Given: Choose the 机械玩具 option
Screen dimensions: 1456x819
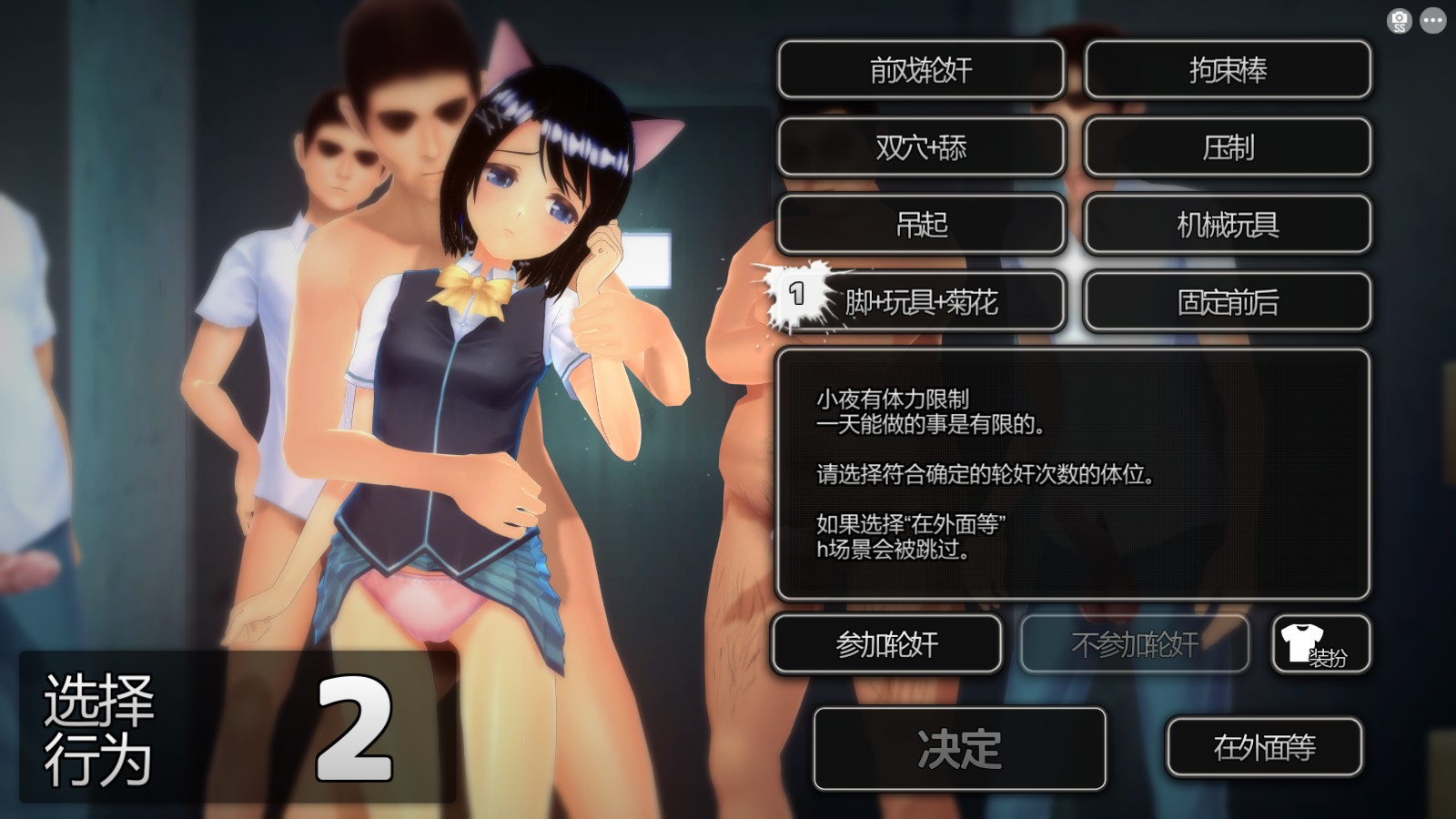Looking at the screenshot, I should click(x=1227, y=226).
